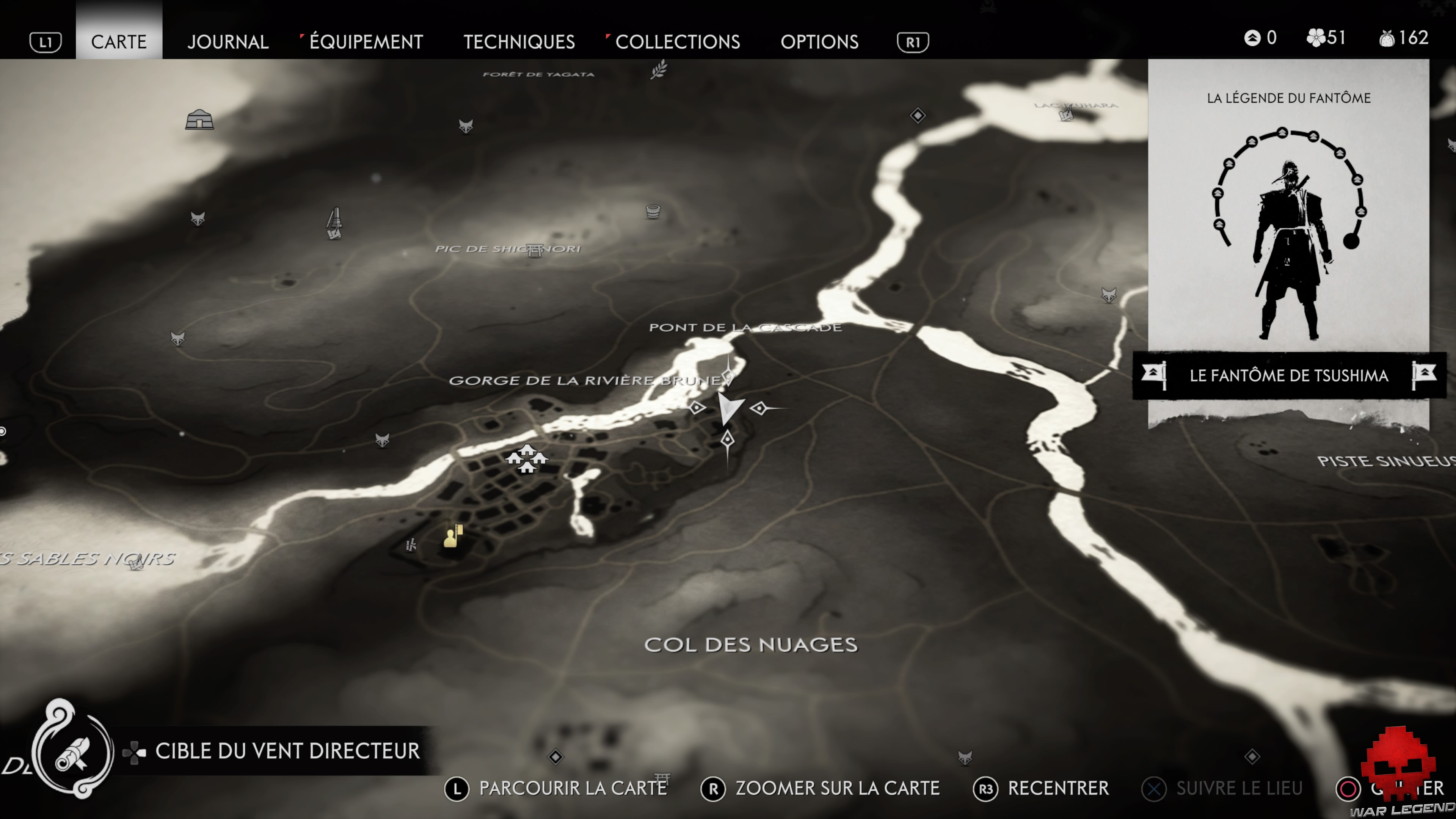Viewport: 1456px width, 819px height.
Task: Click the Le Fantôme de Tsushima banner
Action: pos(1288,375)
